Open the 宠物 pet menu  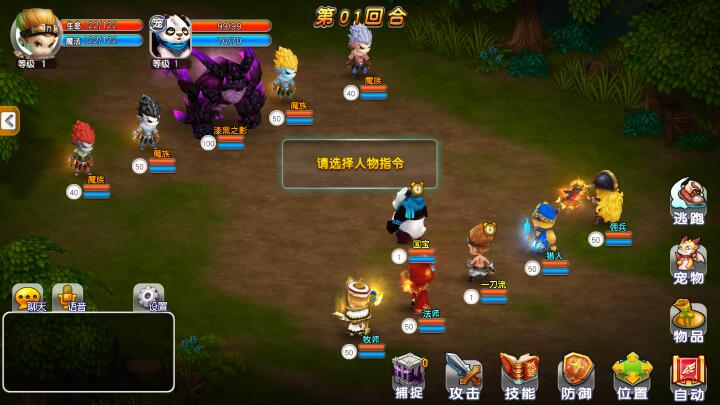click(x=688, y=262)
